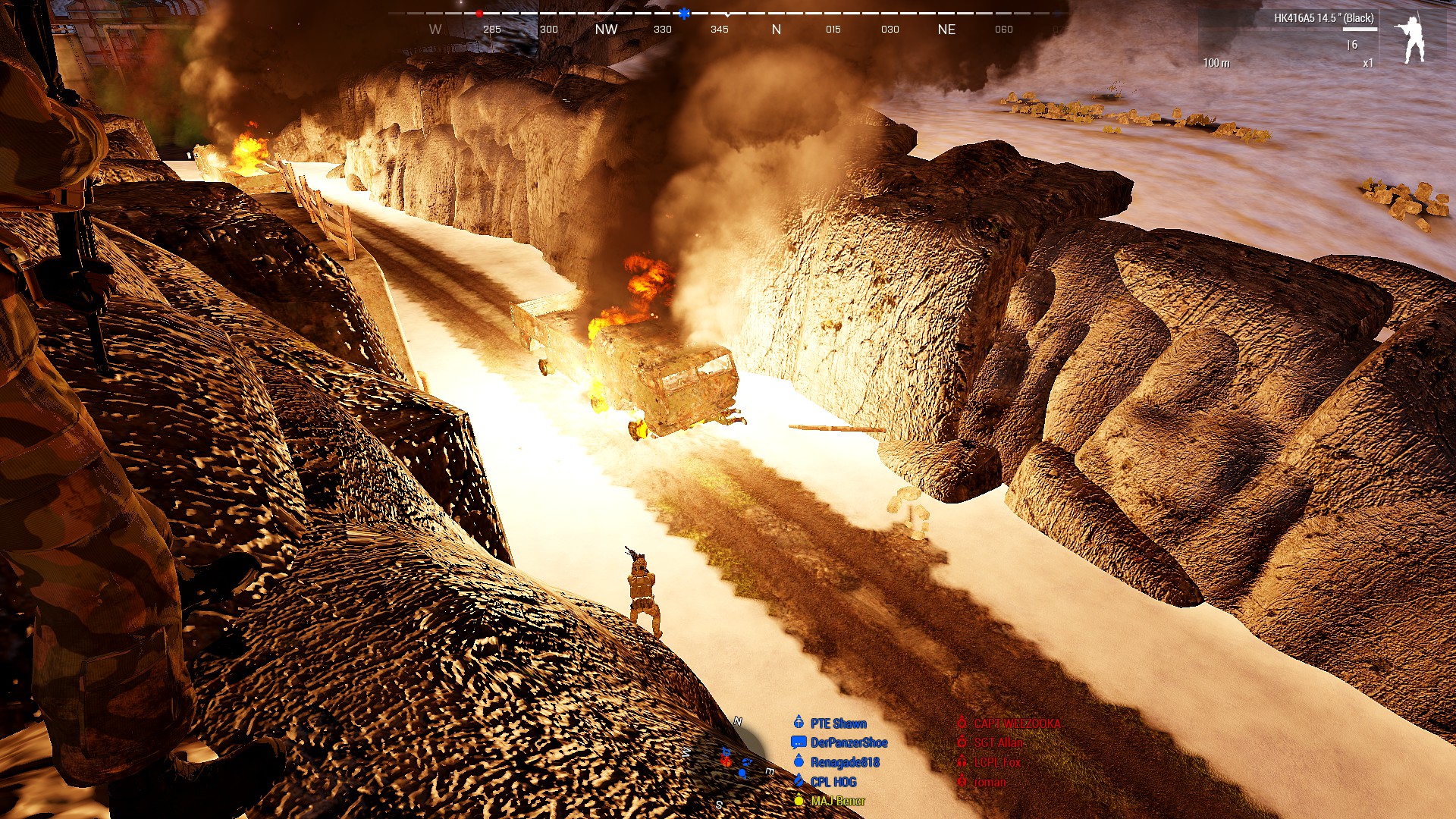Choose Renagade818 from the squad roster

844,762
